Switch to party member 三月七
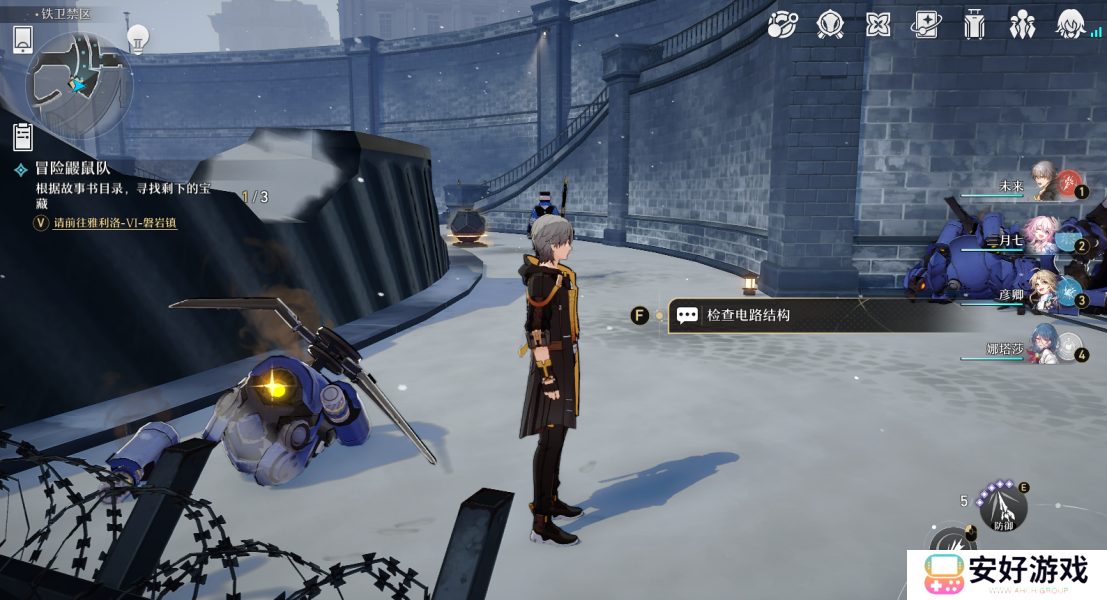 [1045, 237]
